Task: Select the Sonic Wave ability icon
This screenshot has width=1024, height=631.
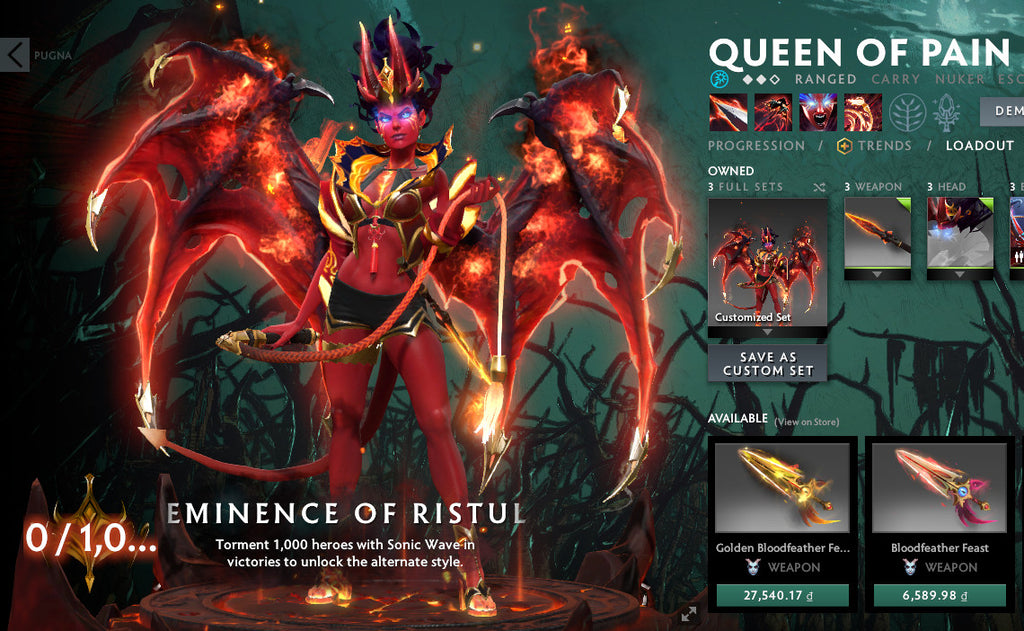Action: [862, 112]
